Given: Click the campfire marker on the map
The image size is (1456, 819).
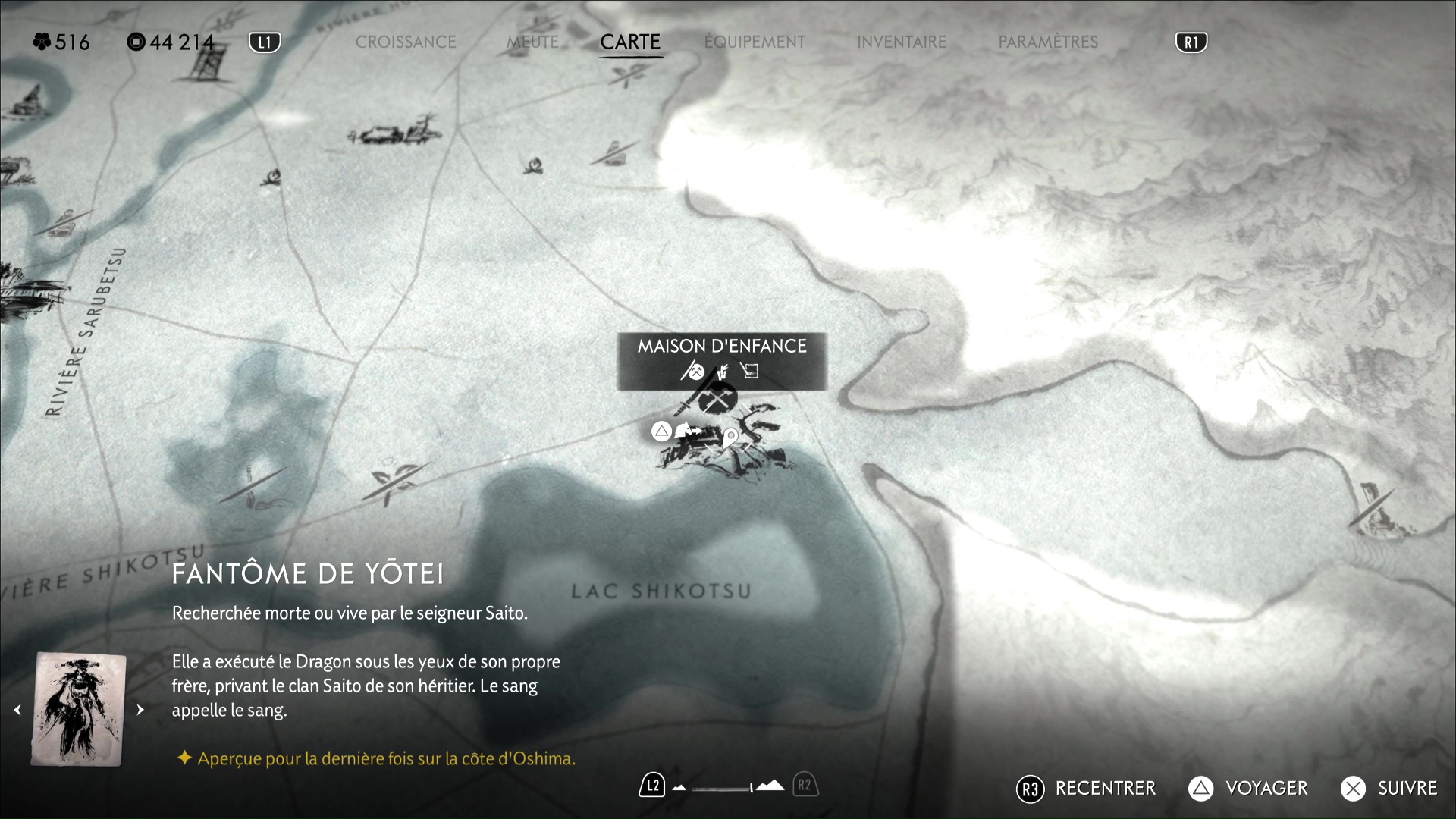Looking at the screenshot, I should click(x=534, y=165).
